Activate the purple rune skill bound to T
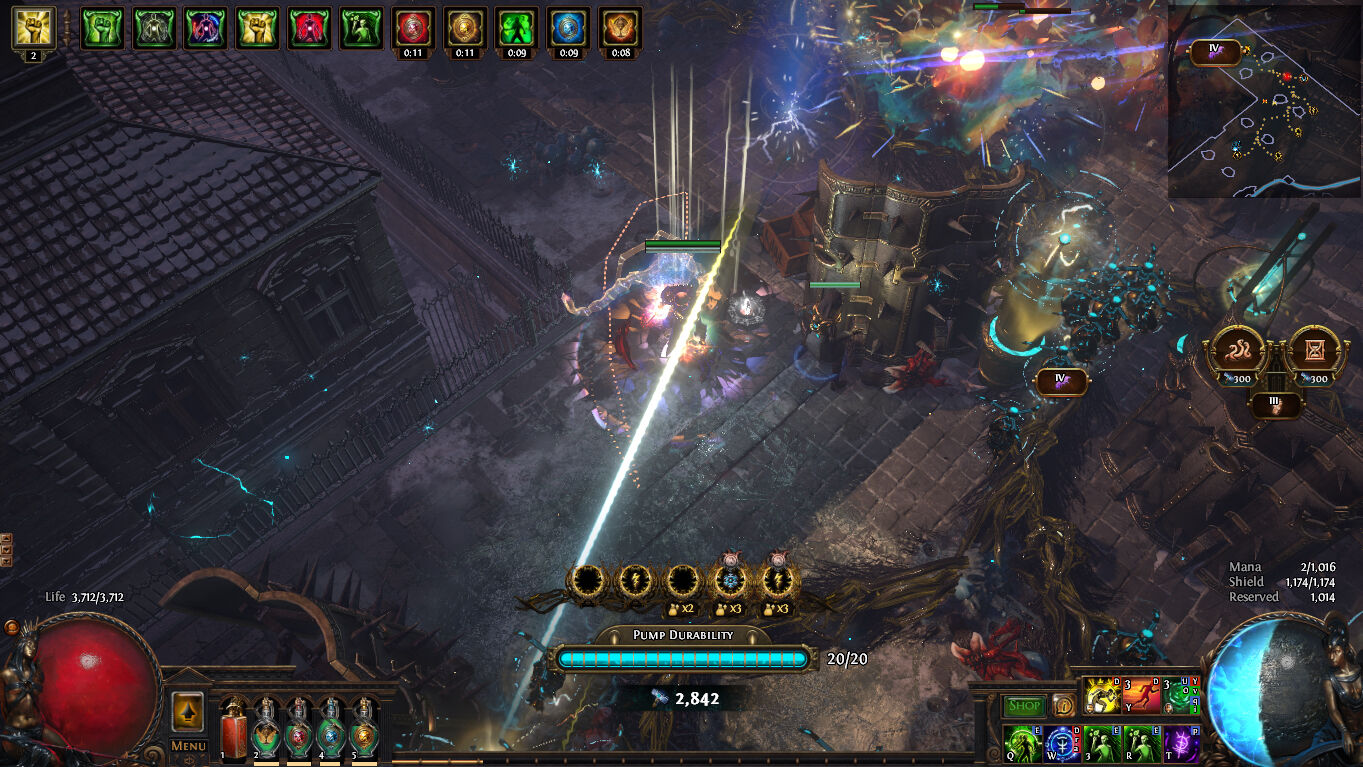The image size is (1363, 767). coord(1181,744)
